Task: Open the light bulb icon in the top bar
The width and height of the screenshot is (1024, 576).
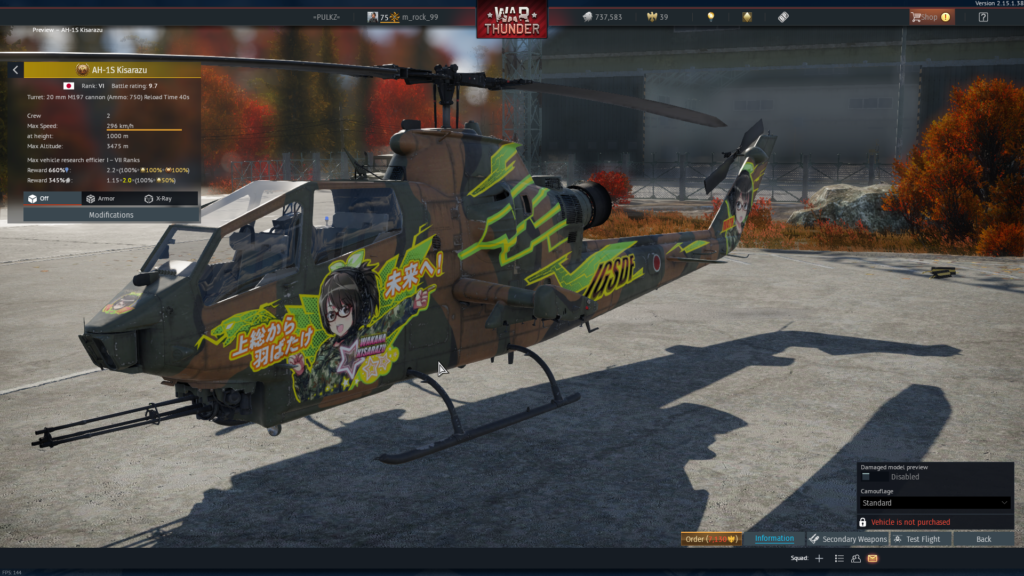Action: point(711,17)
